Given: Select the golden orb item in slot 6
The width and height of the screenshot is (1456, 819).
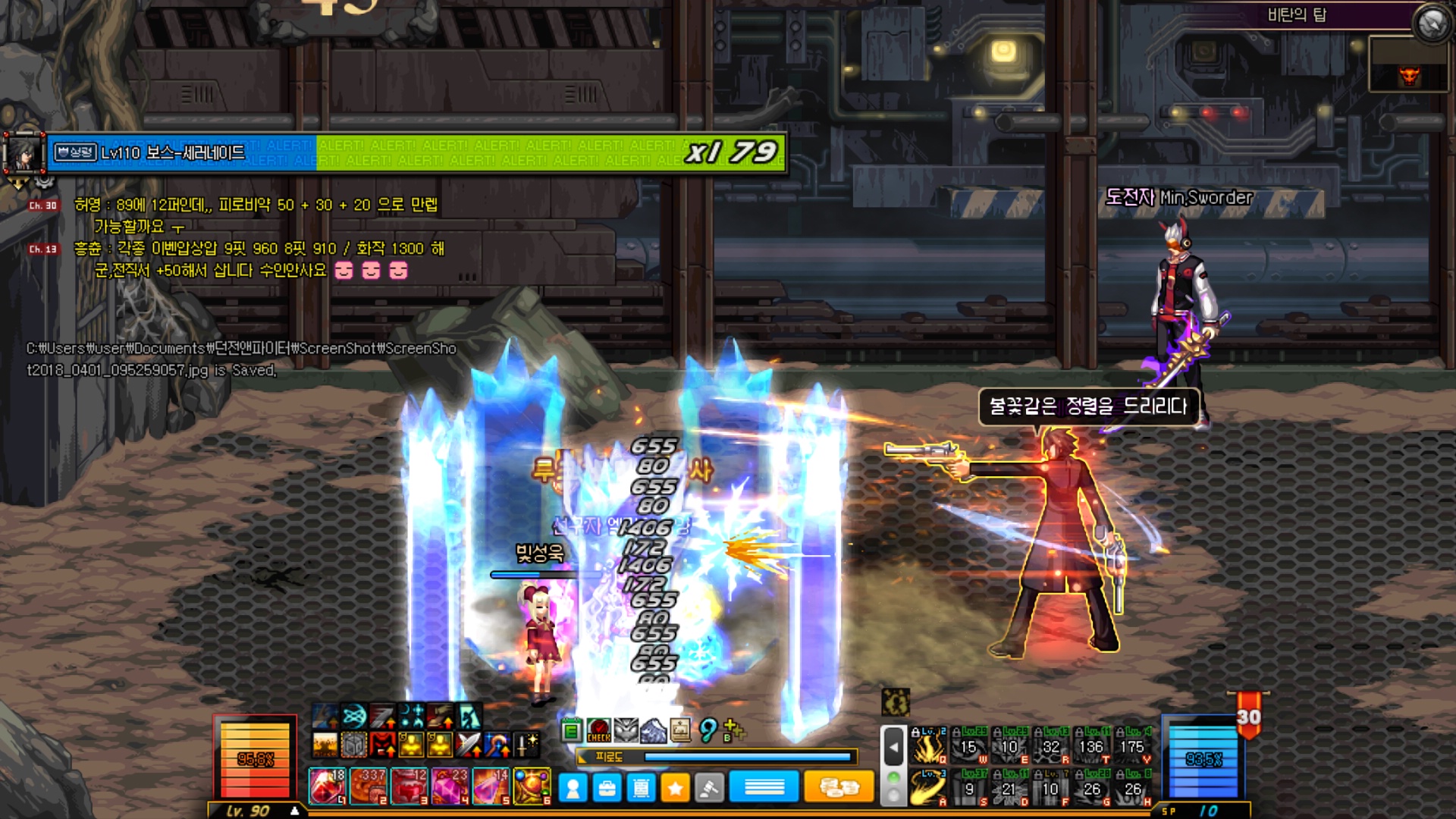Looking at the screenshot, I should (532, 786).
